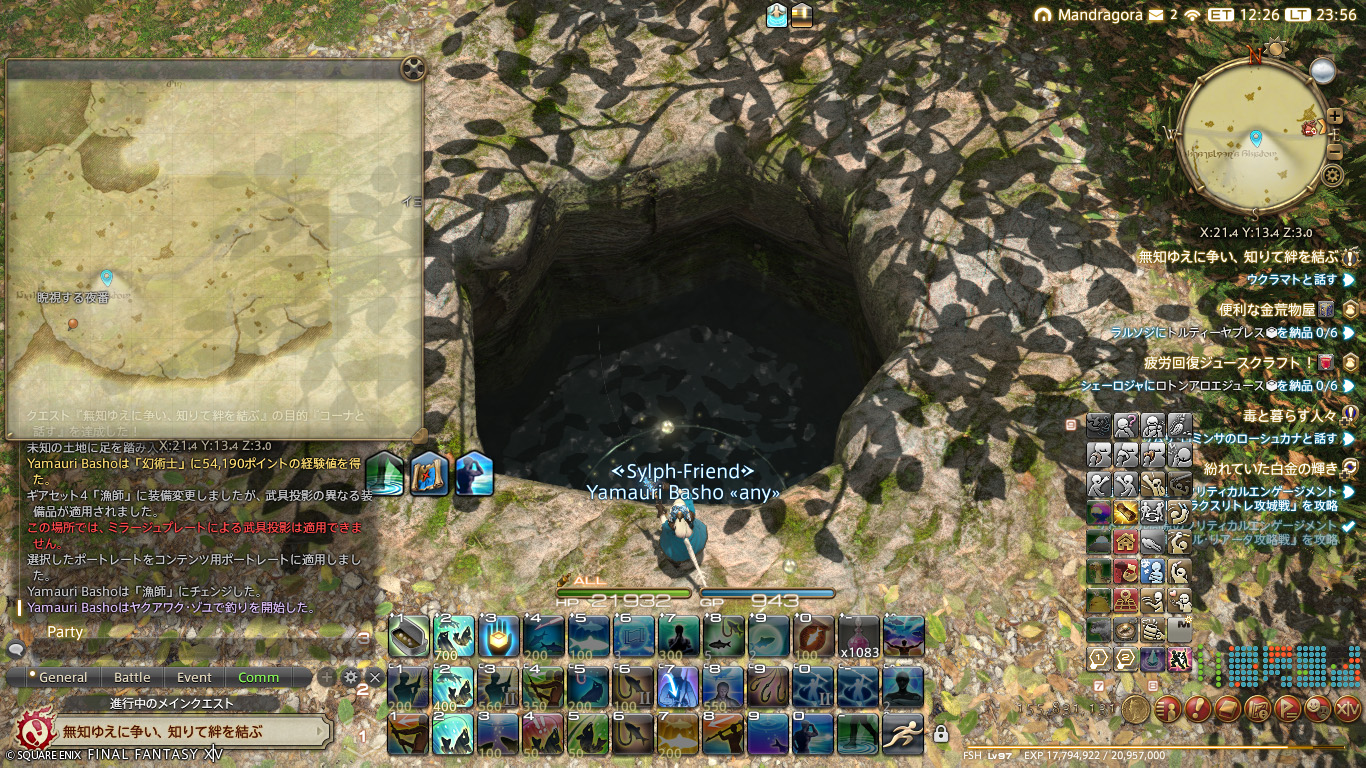Zoom out the minimap with minus button
This screenshot has width=1366, height=768.
click(1335, 152)
